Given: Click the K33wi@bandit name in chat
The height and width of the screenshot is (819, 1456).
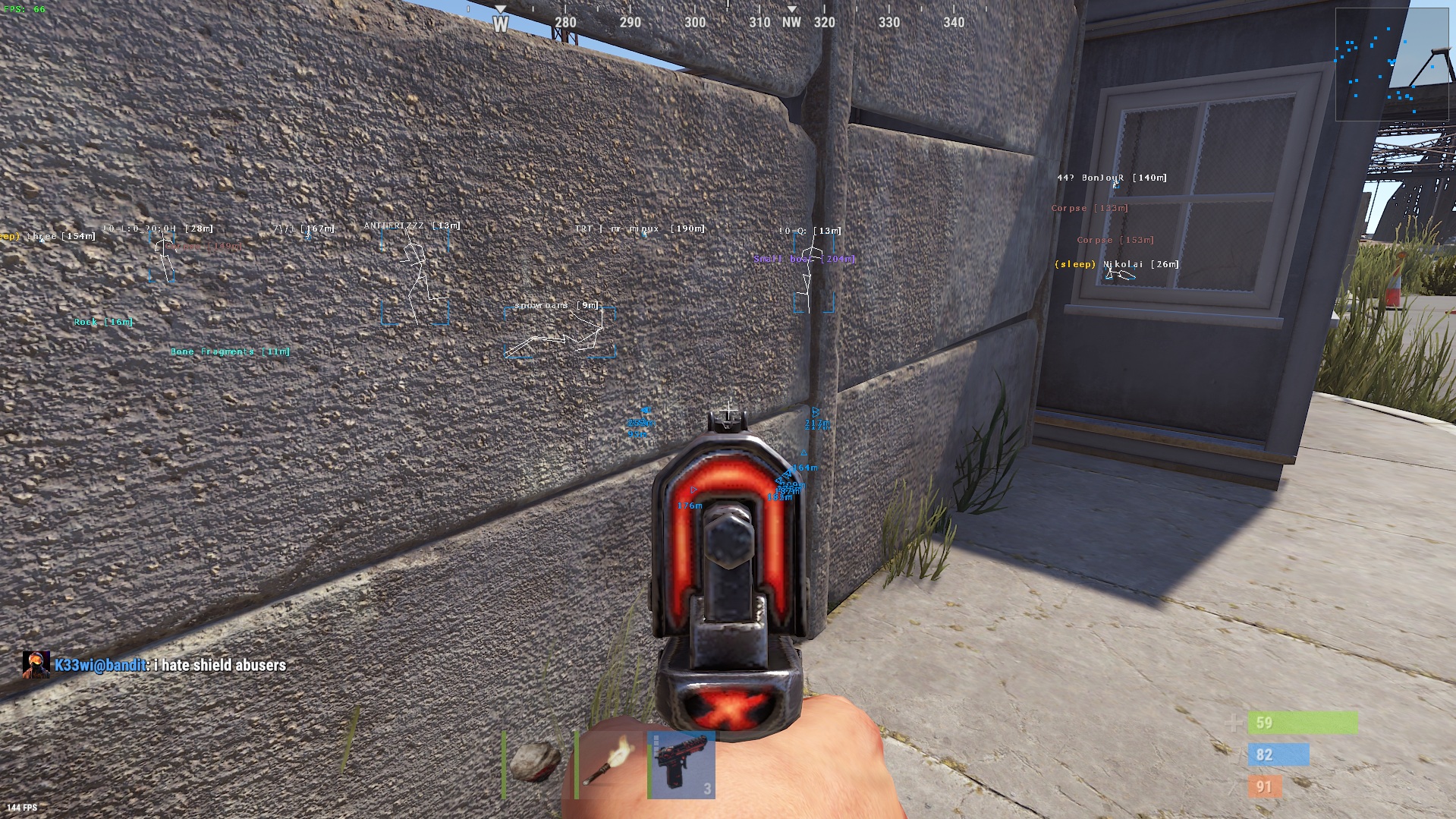Looking at the screenshot, I should tap(100, 666).
